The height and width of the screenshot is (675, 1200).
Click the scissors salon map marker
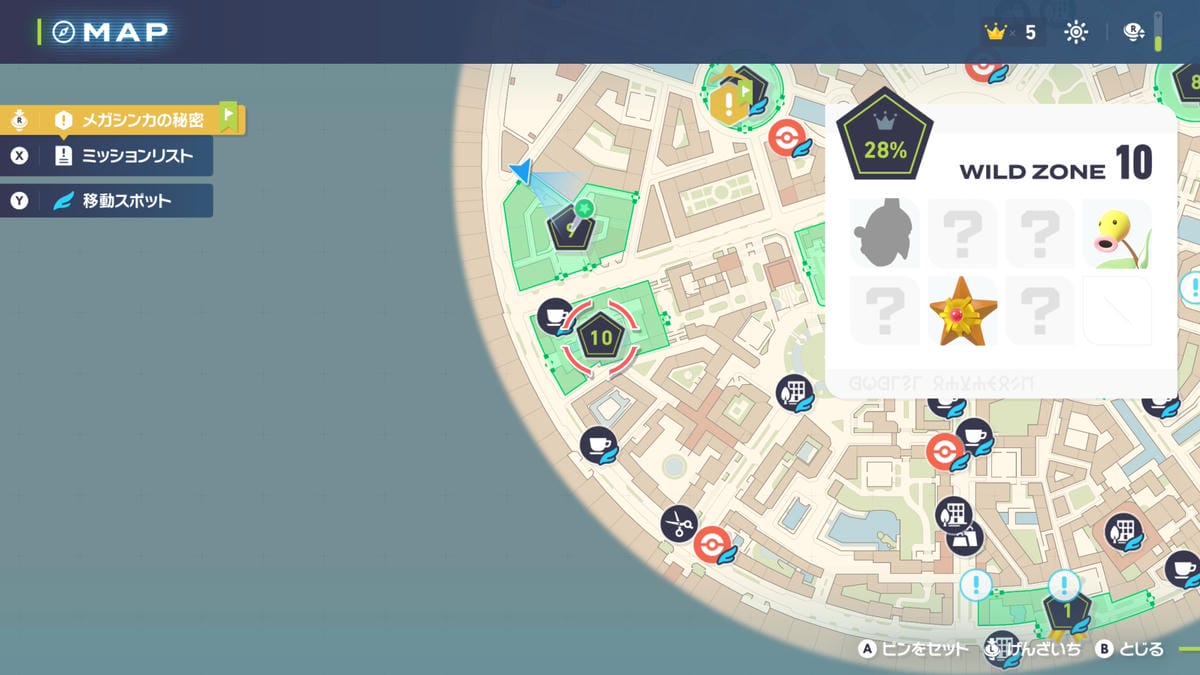point(678,523)
